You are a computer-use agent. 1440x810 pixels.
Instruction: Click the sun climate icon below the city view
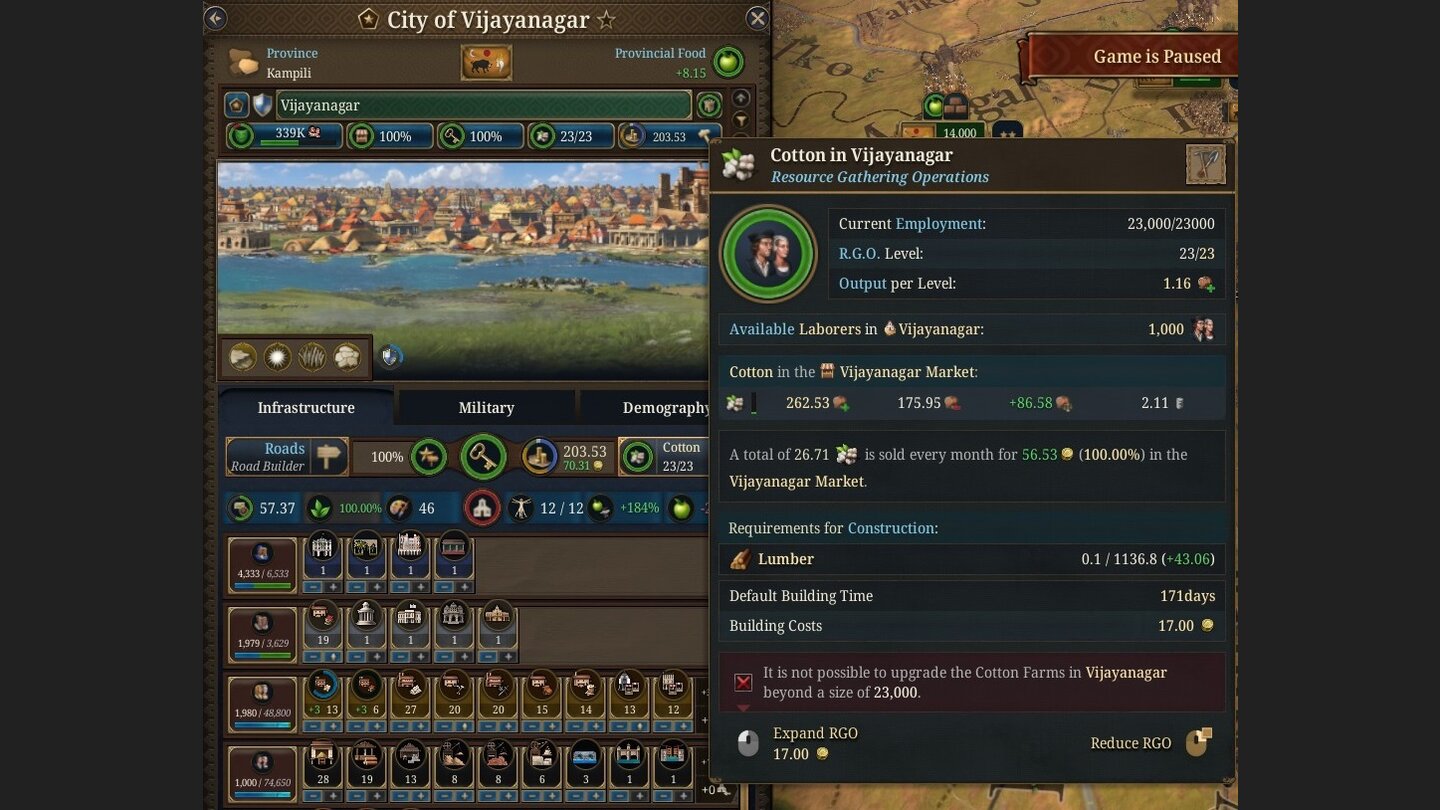(278, 356)
